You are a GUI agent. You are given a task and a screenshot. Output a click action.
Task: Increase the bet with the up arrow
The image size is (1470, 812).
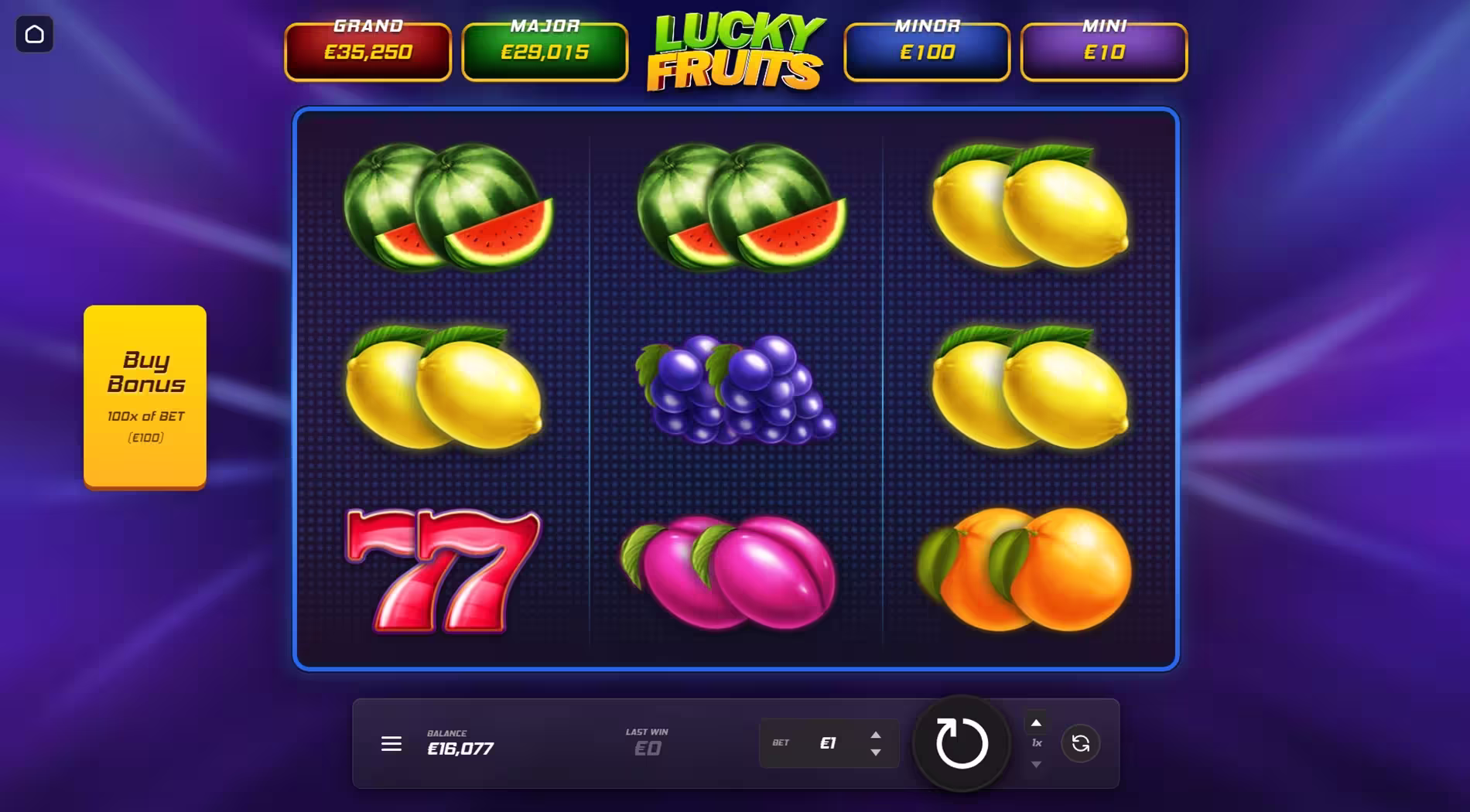pyautogui.click(x=876, y=735)
